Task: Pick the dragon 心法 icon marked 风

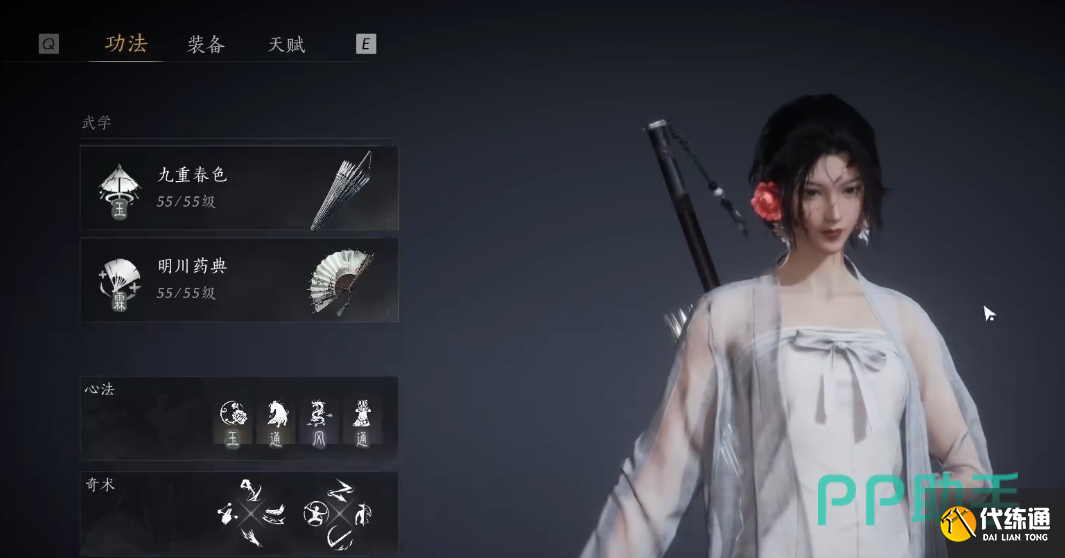Action: [x=319, y=422]
